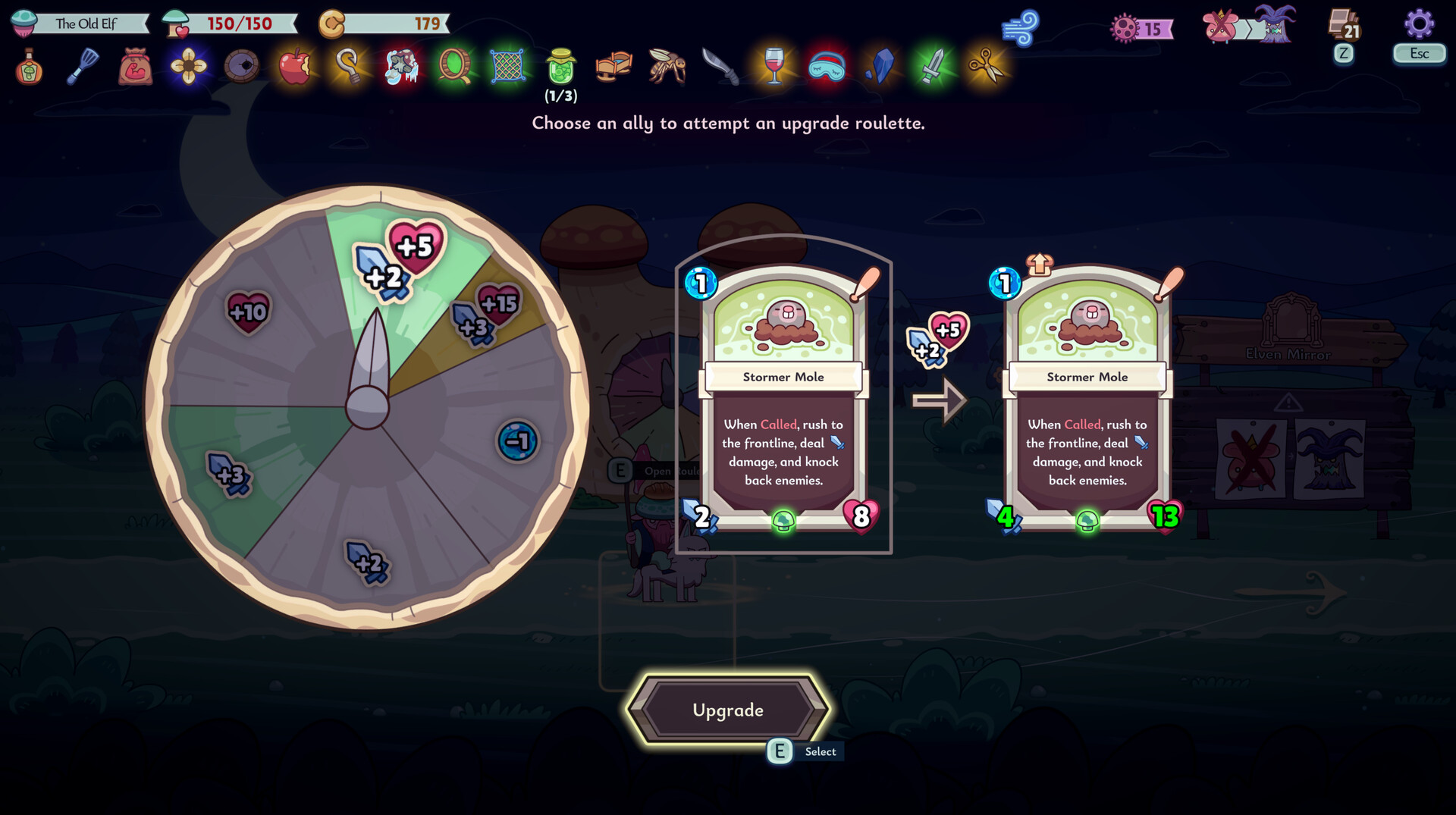Choose the potion bottle relic

point(29,67)
